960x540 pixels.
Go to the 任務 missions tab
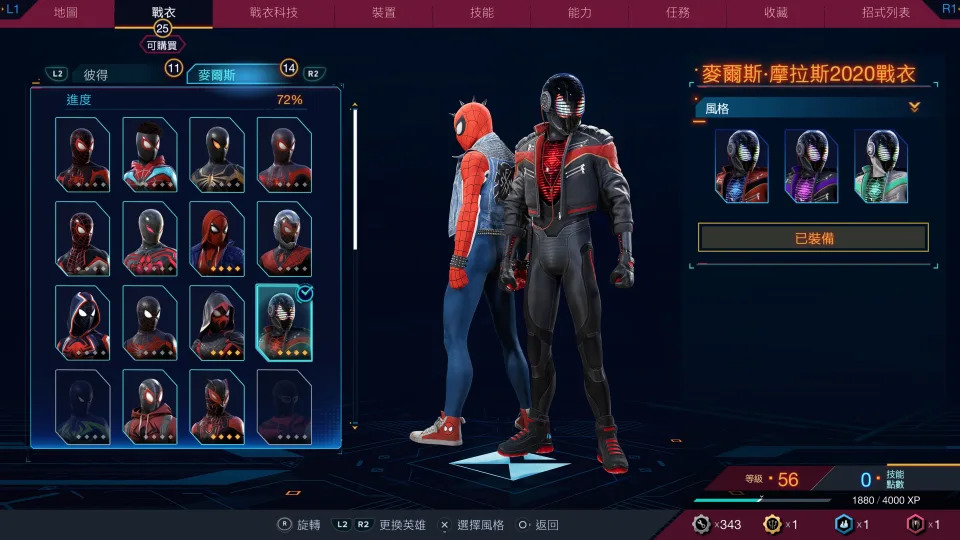(x=678, y=13)
